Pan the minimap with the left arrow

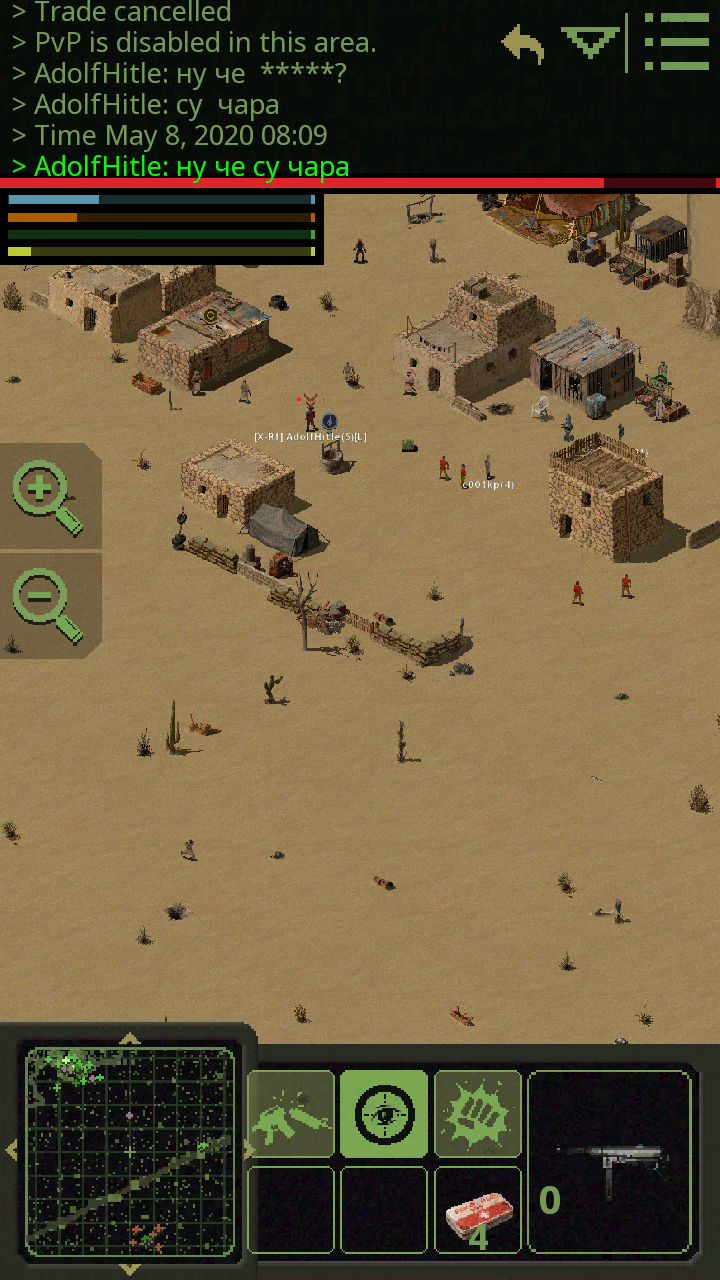pyautogui.click(x=11, y=1151)
